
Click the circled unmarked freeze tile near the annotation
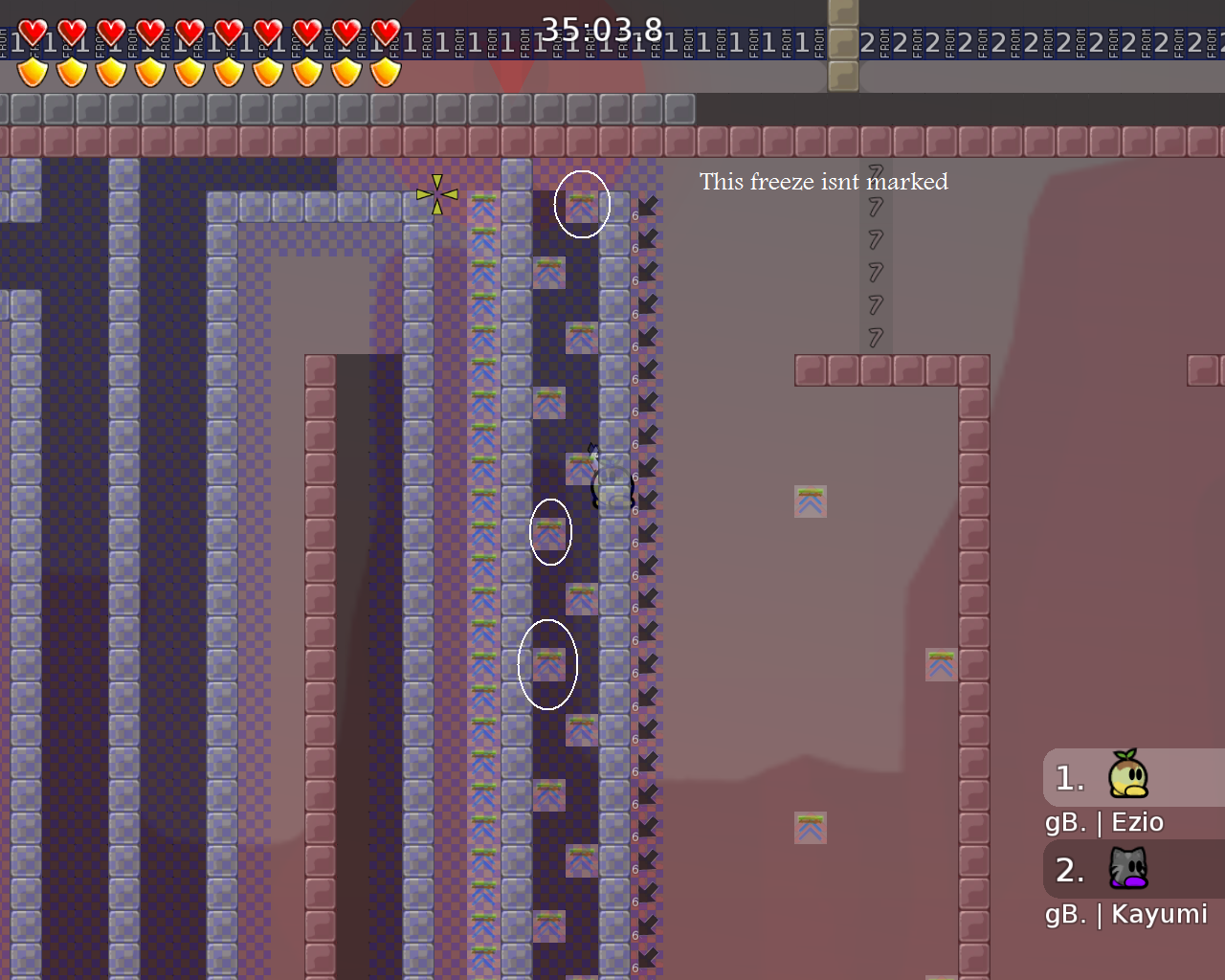582,203
